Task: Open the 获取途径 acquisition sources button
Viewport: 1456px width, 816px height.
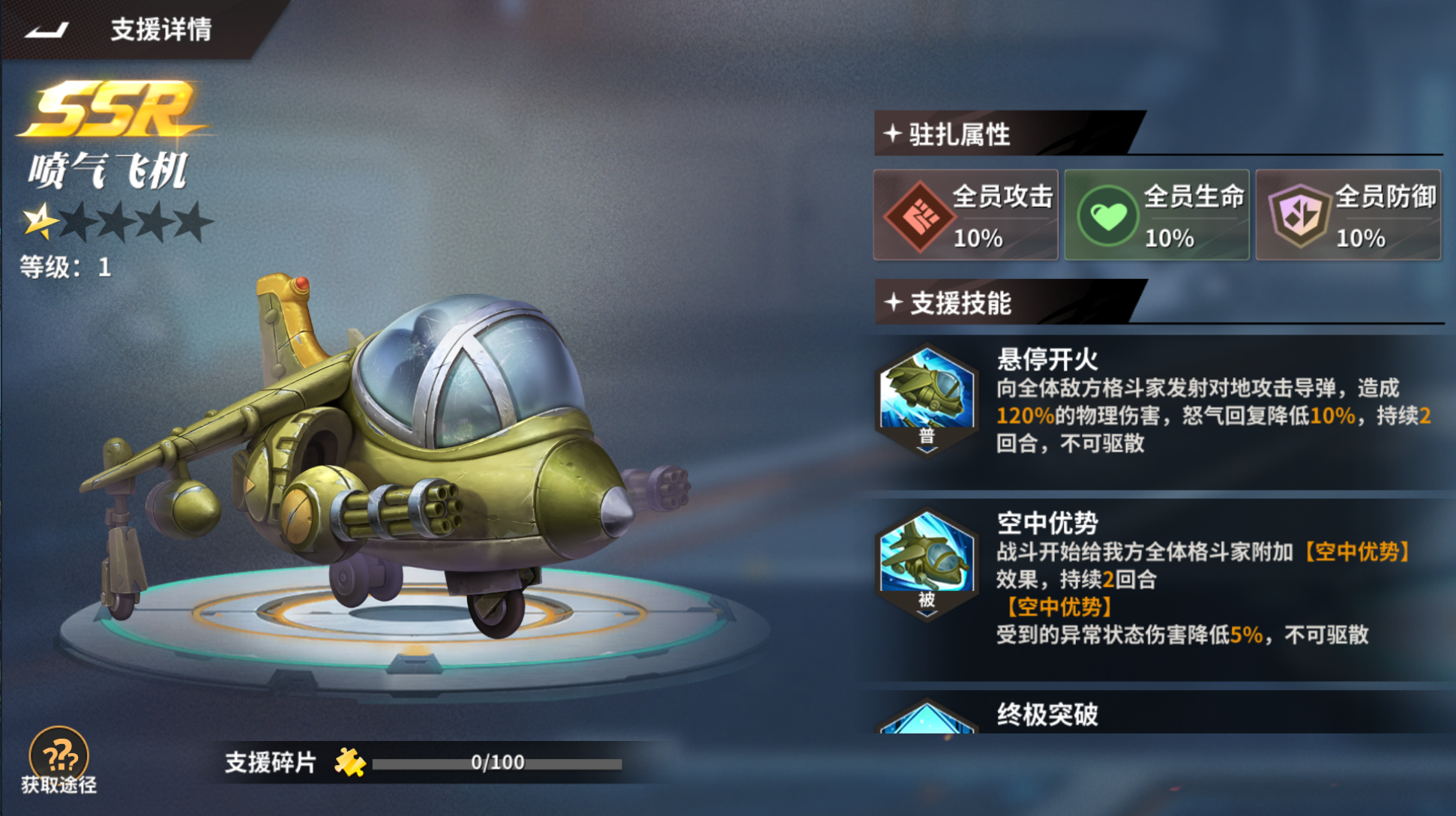Action: click(x=58, y=759)
